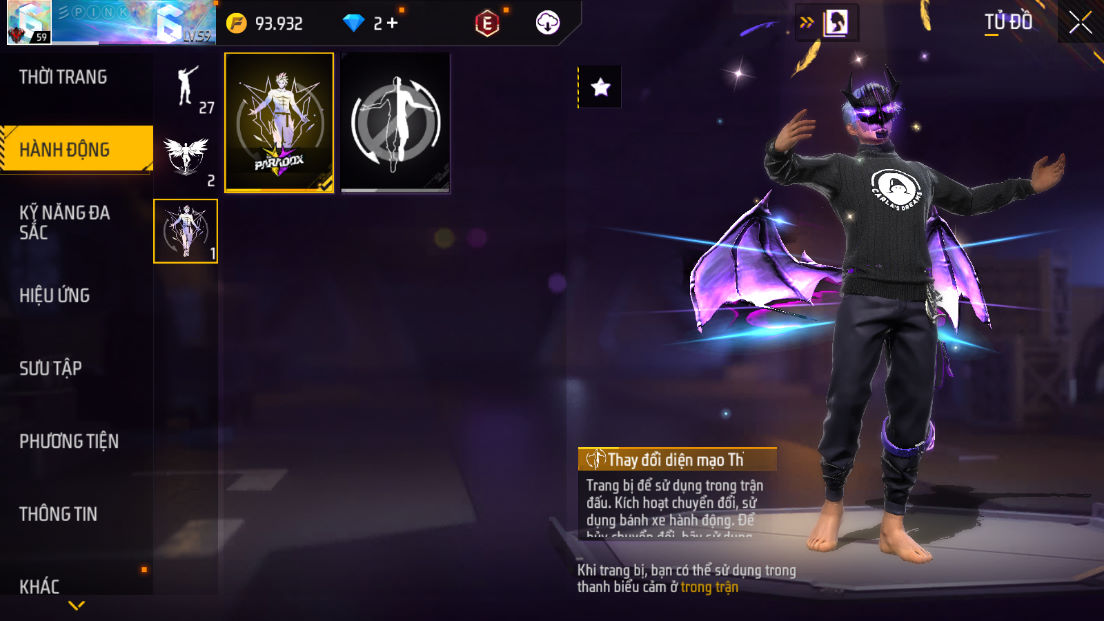Go to the Sưu Tập tab
This screenshot has width=1104, height=621.
point(51,368)
